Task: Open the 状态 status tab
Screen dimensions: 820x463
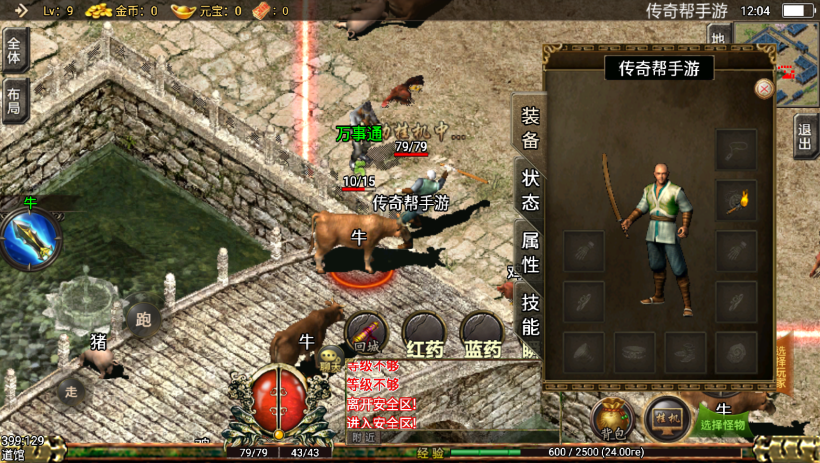Action: click(531, 190)
